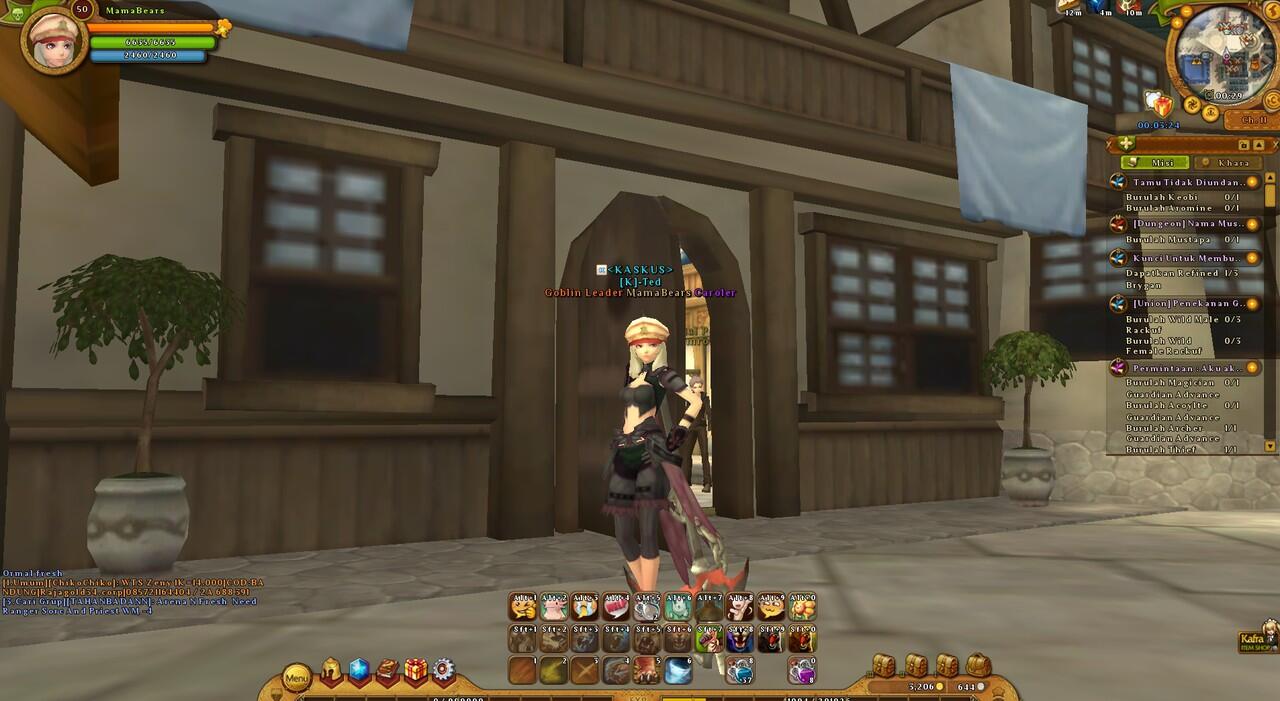Open the Kafra Item Shop
1280x701 pixels.
point(1258,640)
